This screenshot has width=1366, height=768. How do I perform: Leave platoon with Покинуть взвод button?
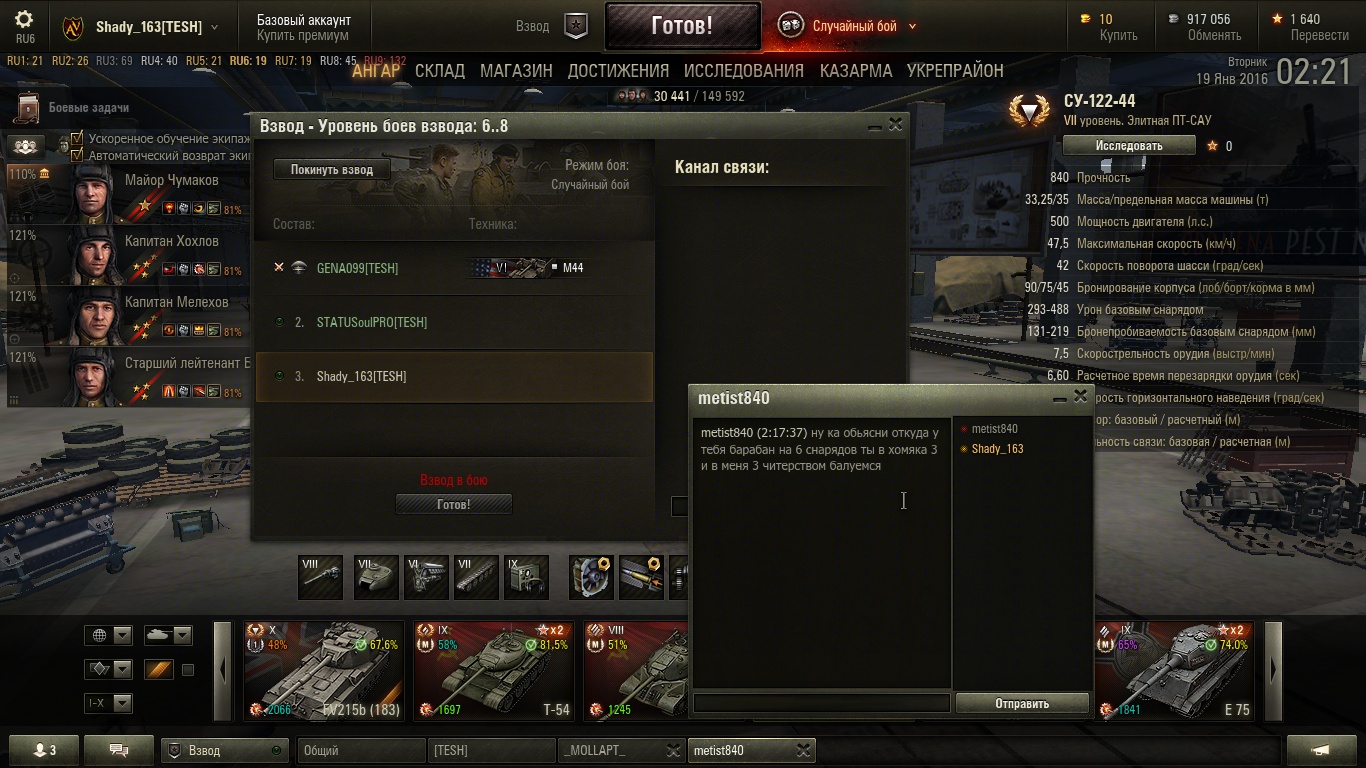click(x=331, y=170)
